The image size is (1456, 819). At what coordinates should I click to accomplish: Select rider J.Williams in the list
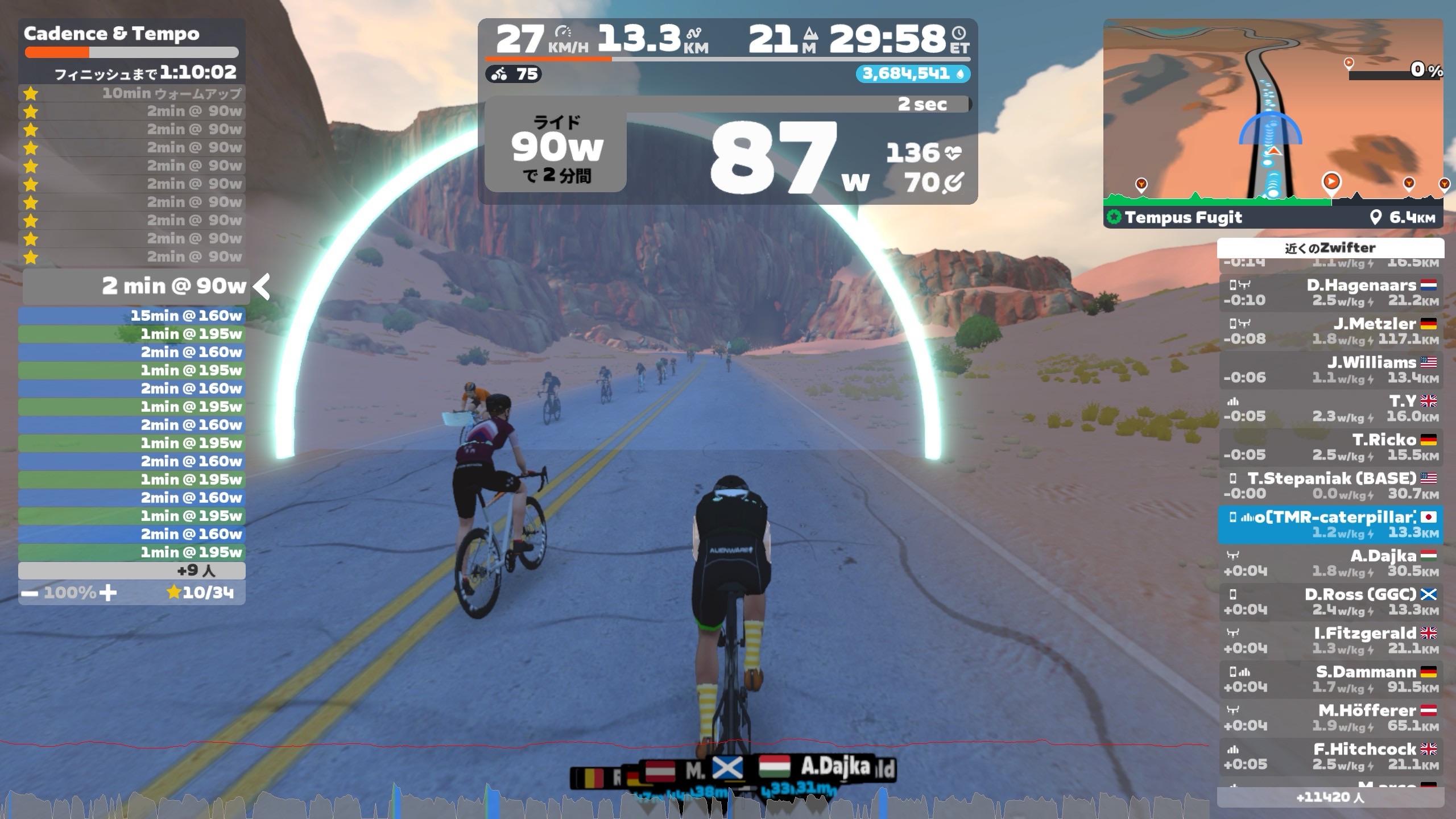pos(1330,370)
